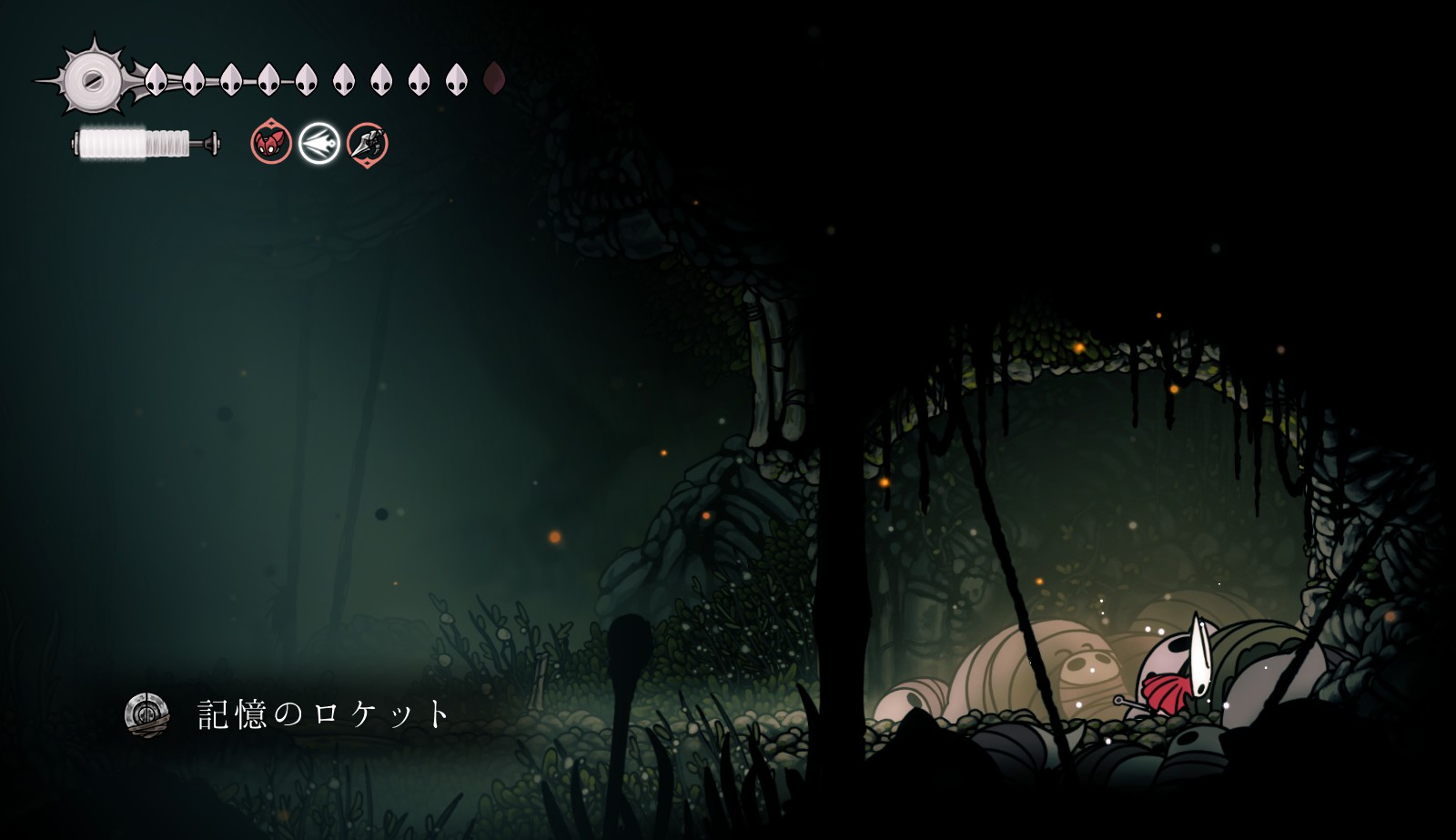Activate the white silk skill icon
The image size is (1456, 840).
coord(319,143)
